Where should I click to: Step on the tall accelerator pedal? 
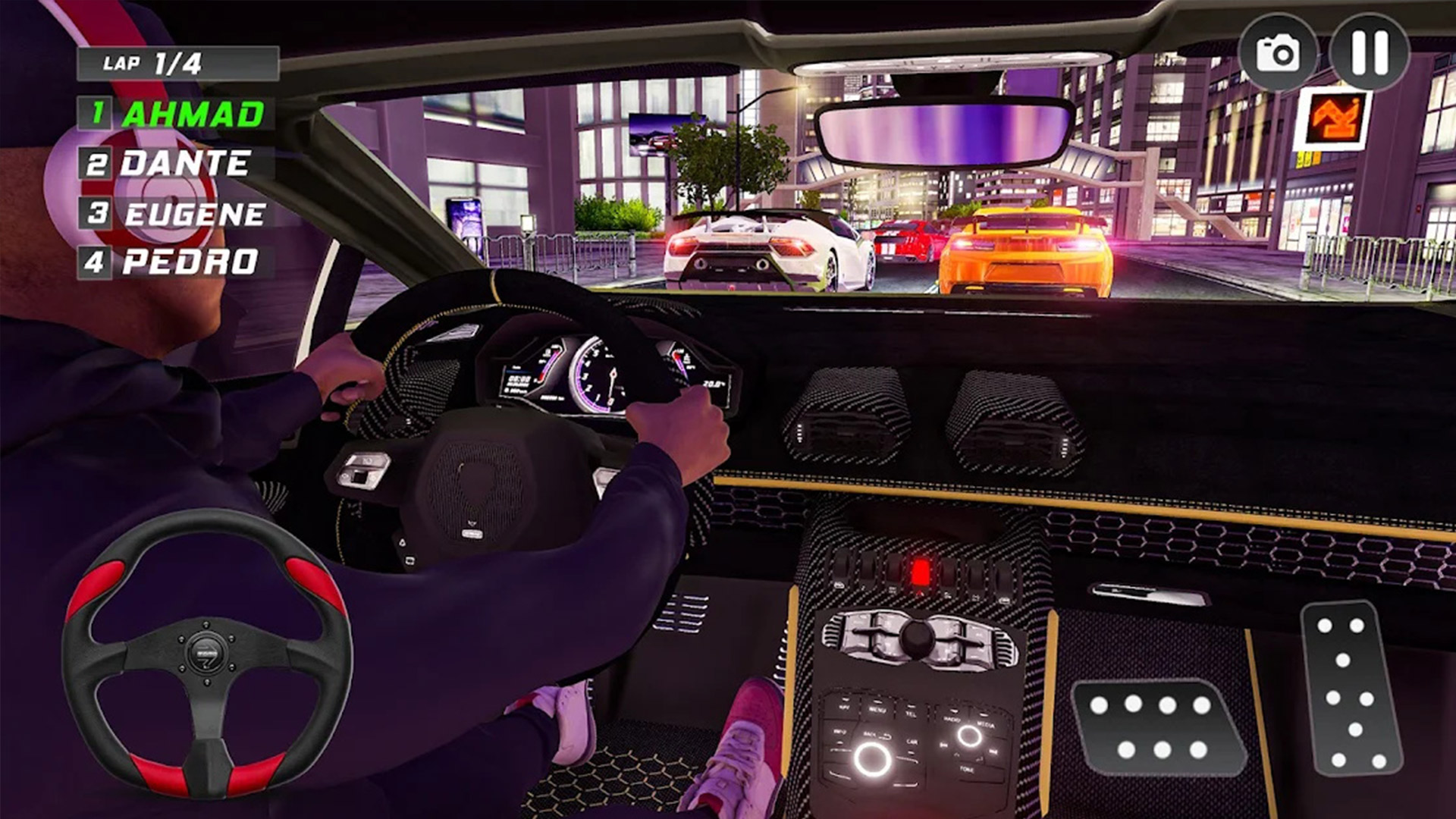1351,688
